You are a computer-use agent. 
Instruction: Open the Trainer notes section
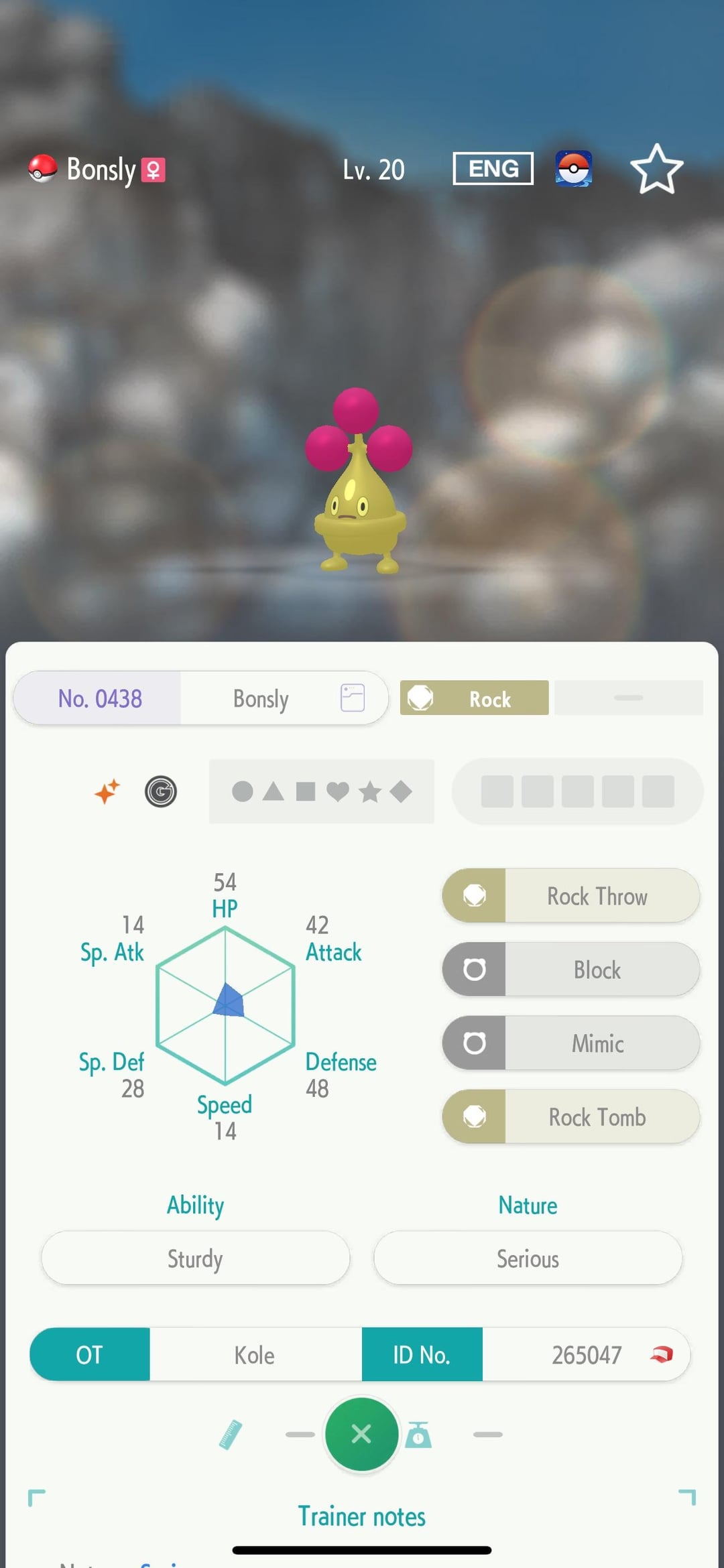[361, 1516]
